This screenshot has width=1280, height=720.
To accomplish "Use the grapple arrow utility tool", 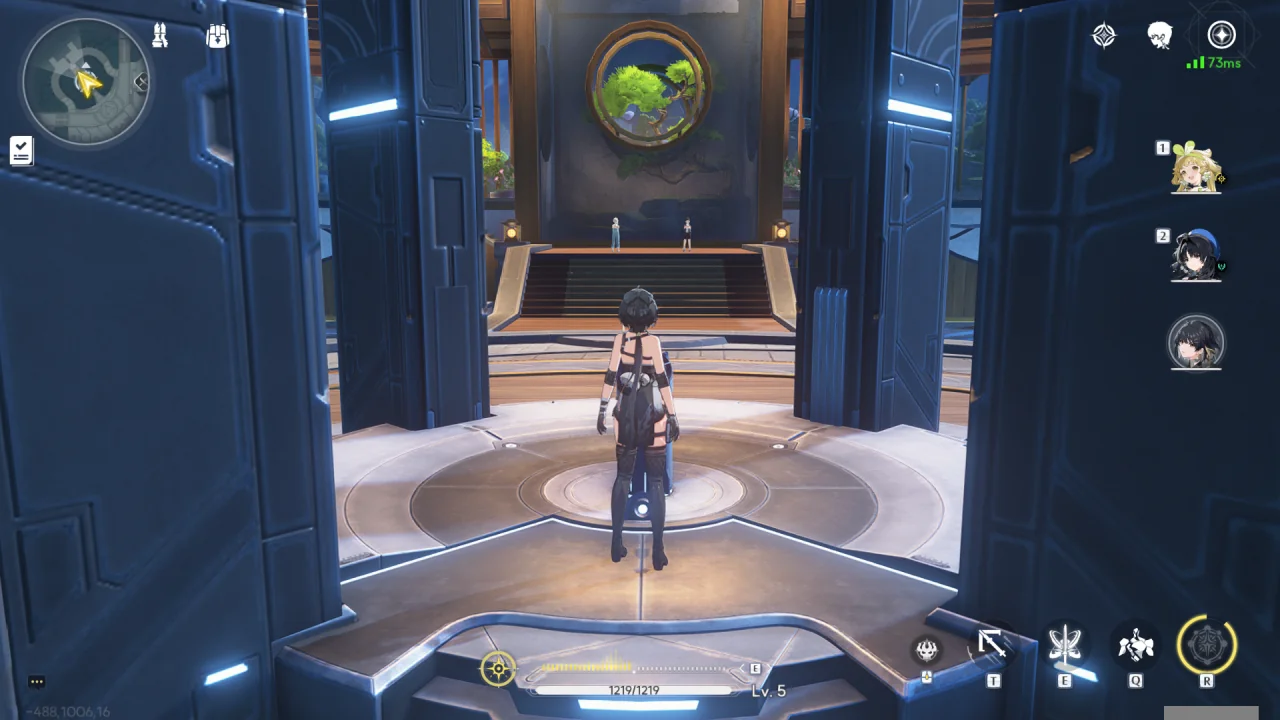I will tap(992, 645).
